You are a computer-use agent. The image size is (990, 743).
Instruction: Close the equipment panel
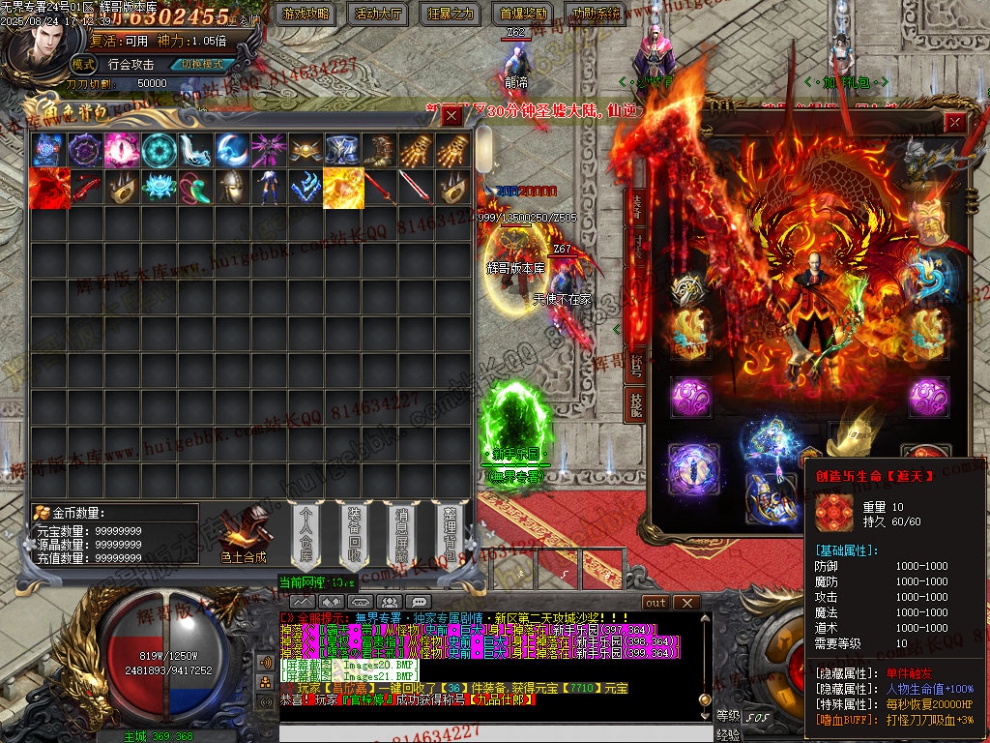tap(956, 122)
